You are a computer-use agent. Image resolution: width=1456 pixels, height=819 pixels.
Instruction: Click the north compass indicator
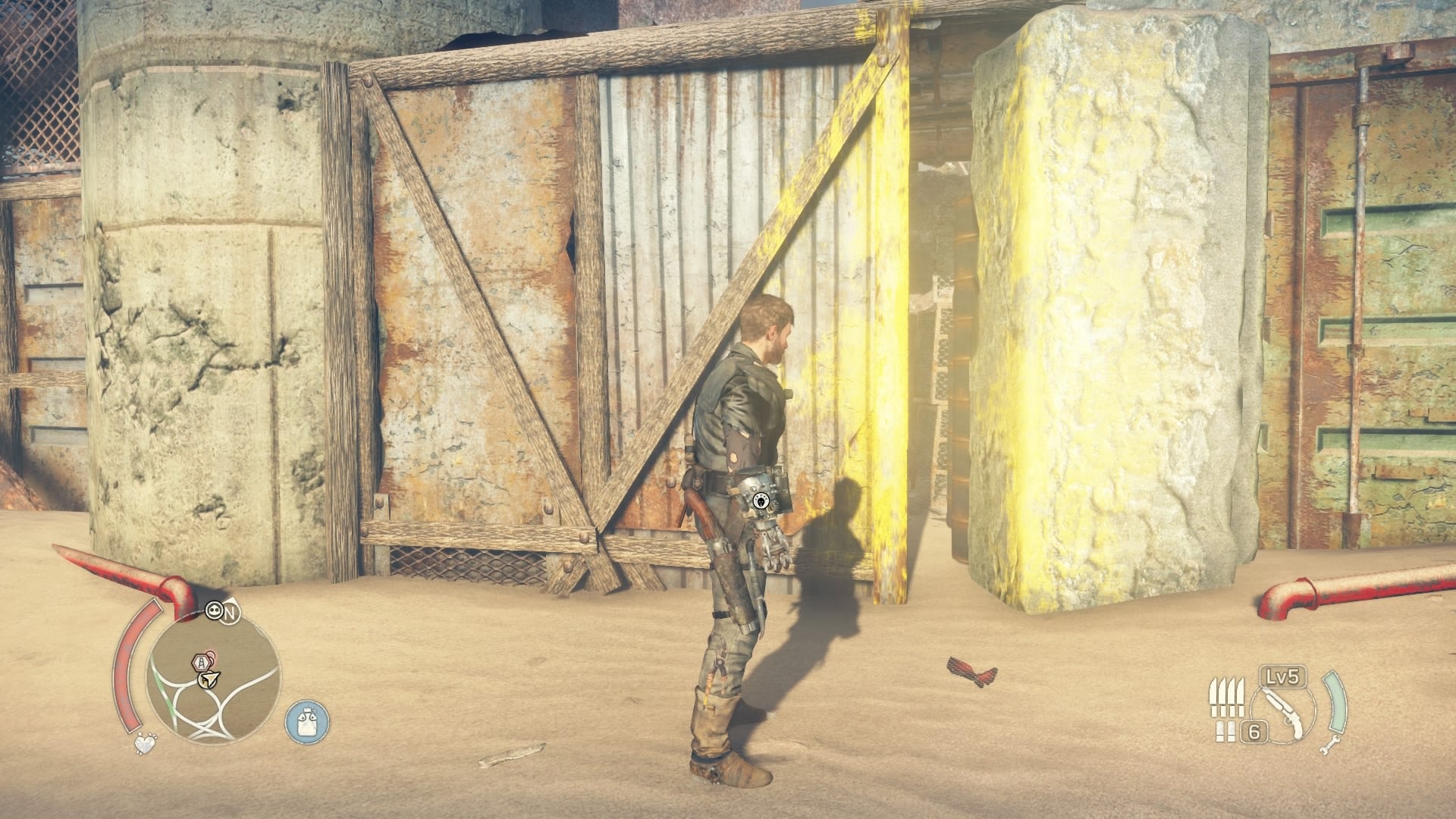[231, 613]
